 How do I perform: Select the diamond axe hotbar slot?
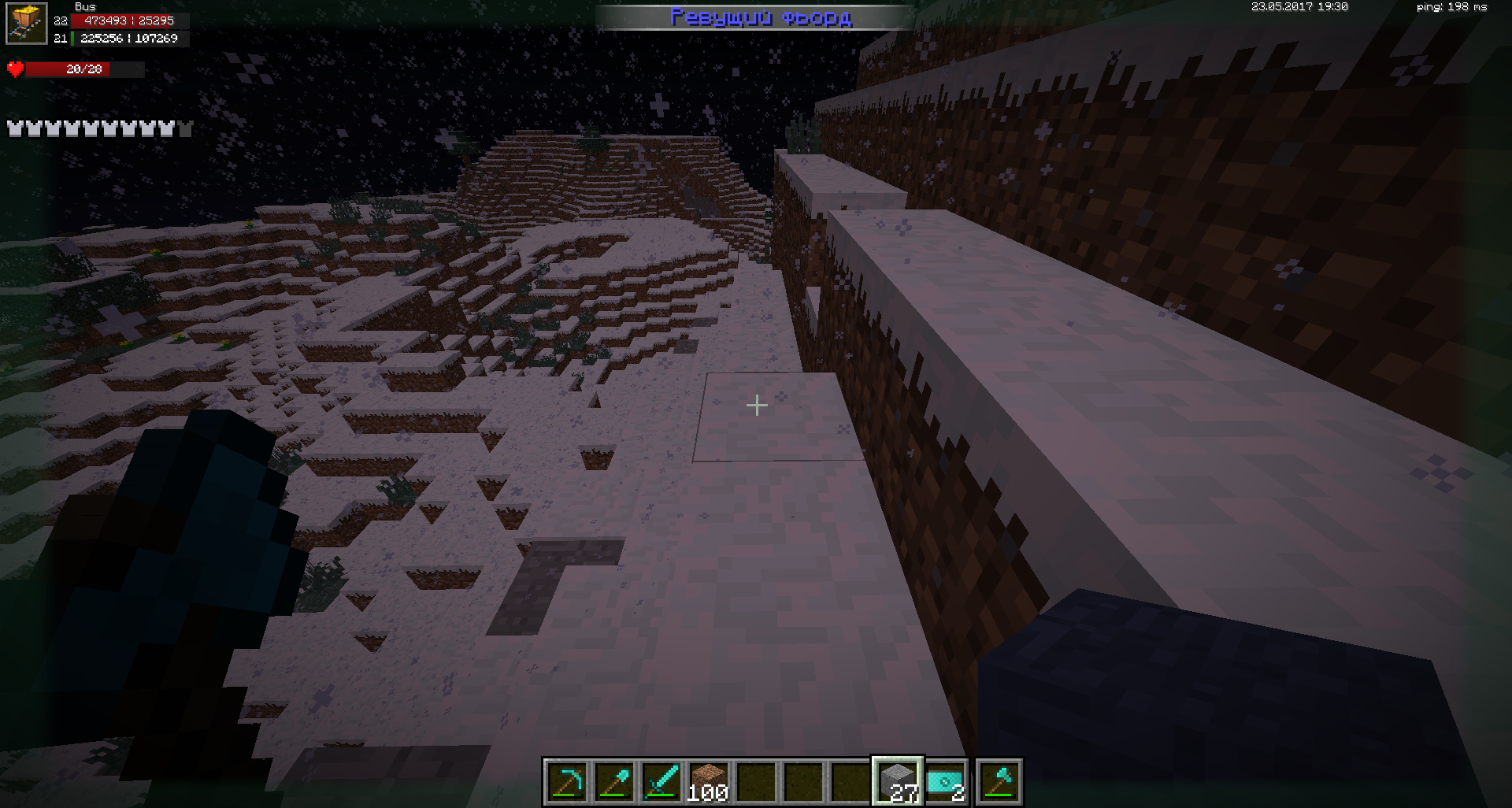point(999,782)
